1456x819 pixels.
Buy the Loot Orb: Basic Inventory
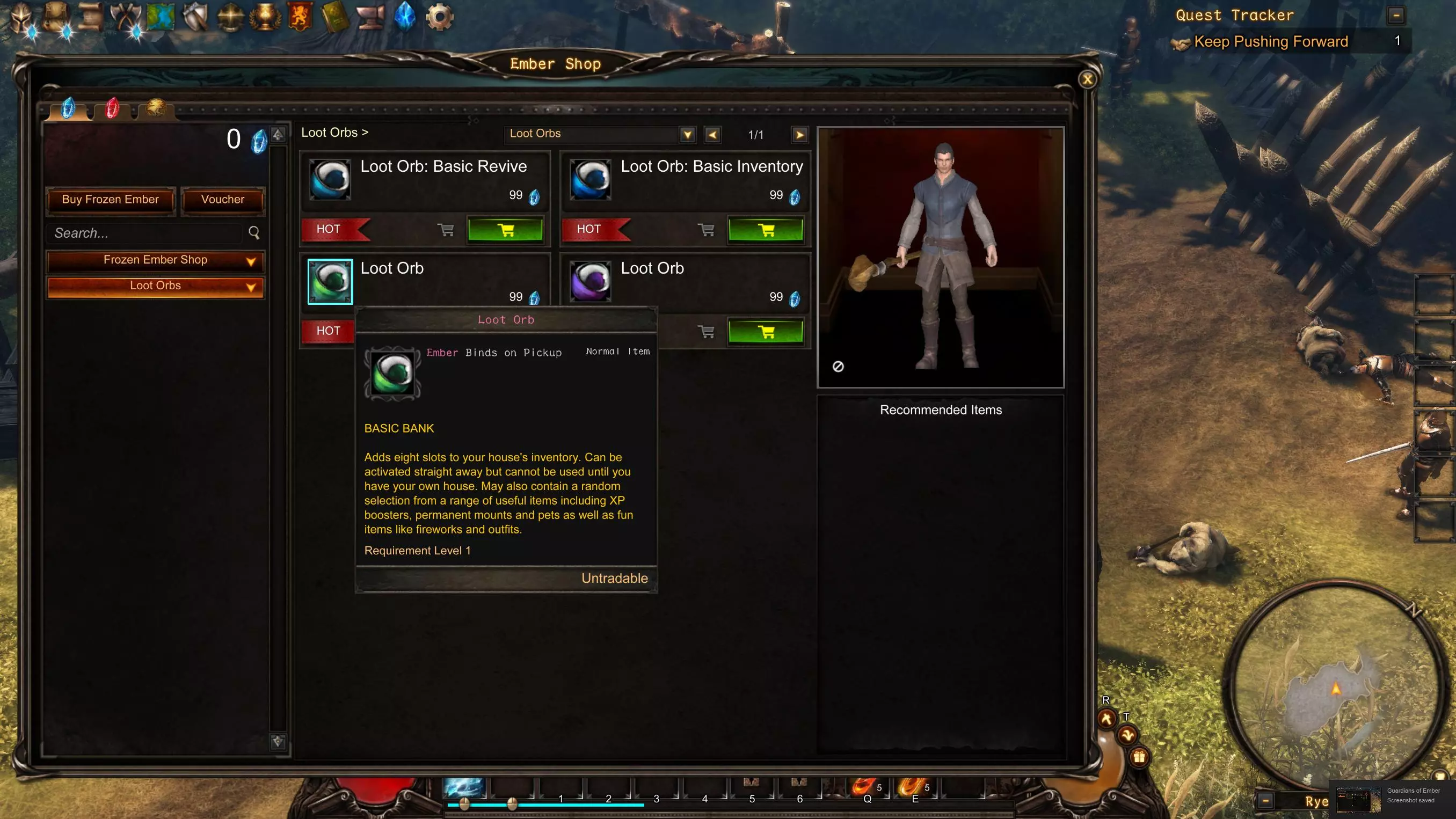(766, 230)
